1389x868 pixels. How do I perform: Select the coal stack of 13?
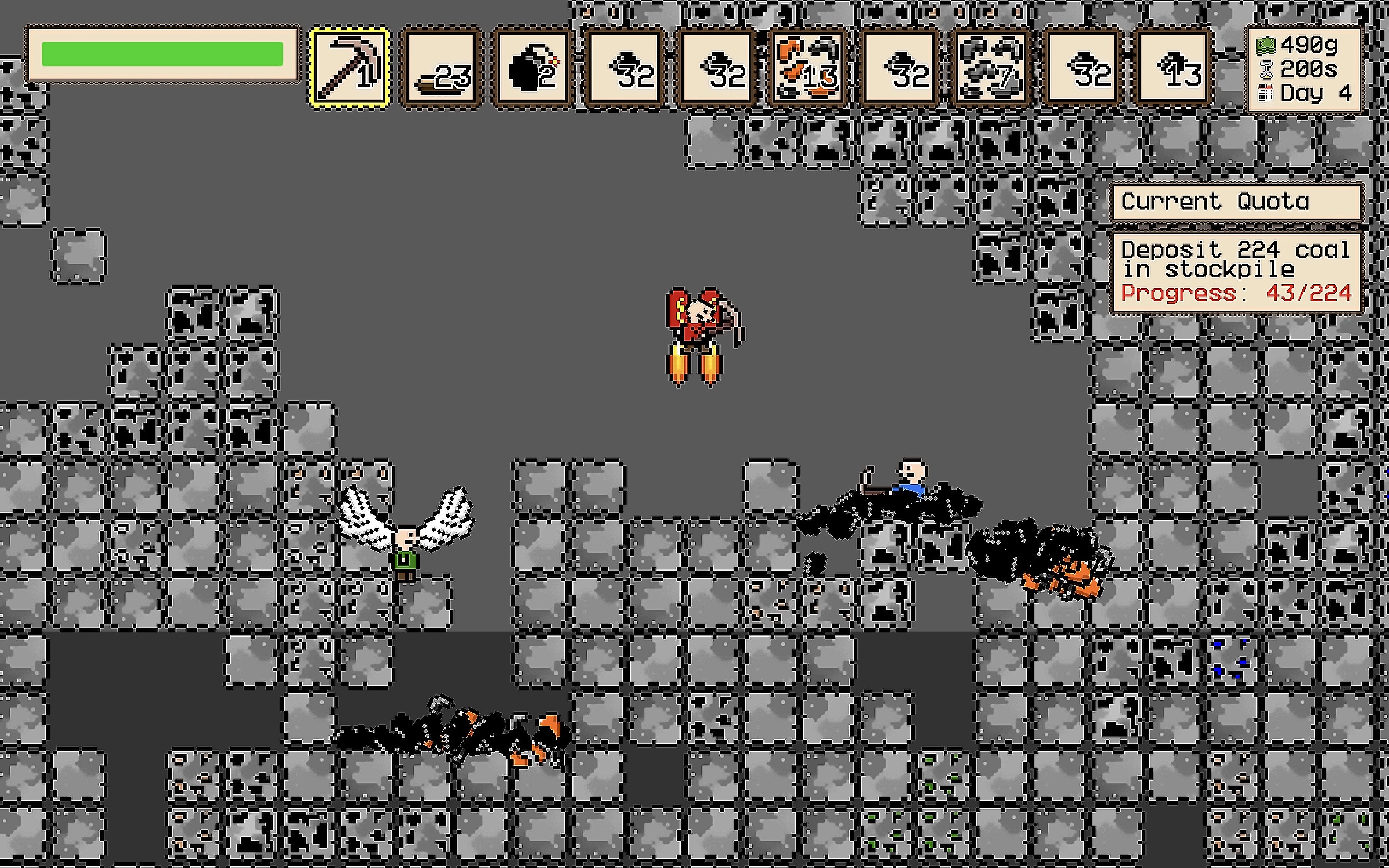pyautogui.click(x=1174, y=68)
